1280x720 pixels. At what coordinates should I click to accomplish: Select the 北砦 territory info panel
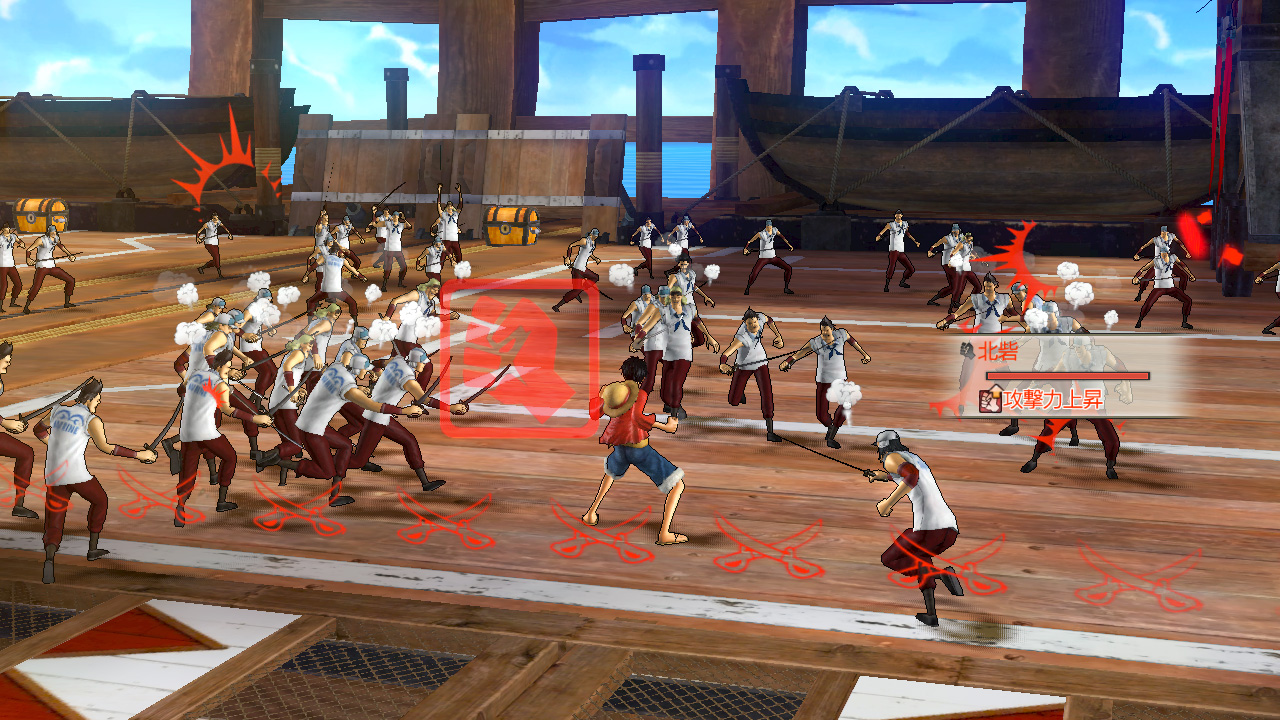(1070, 376)
